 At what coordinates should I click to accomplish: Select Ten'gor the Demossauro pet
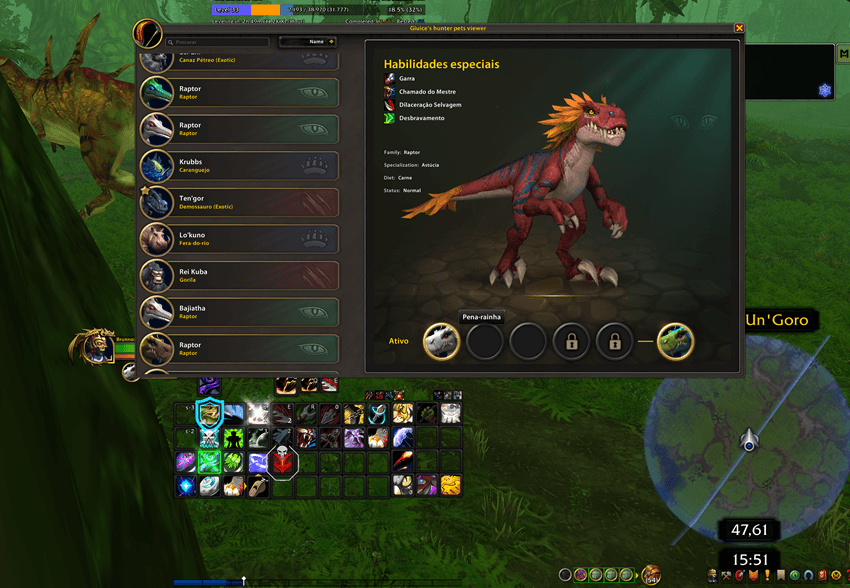[x=239, y=202]
